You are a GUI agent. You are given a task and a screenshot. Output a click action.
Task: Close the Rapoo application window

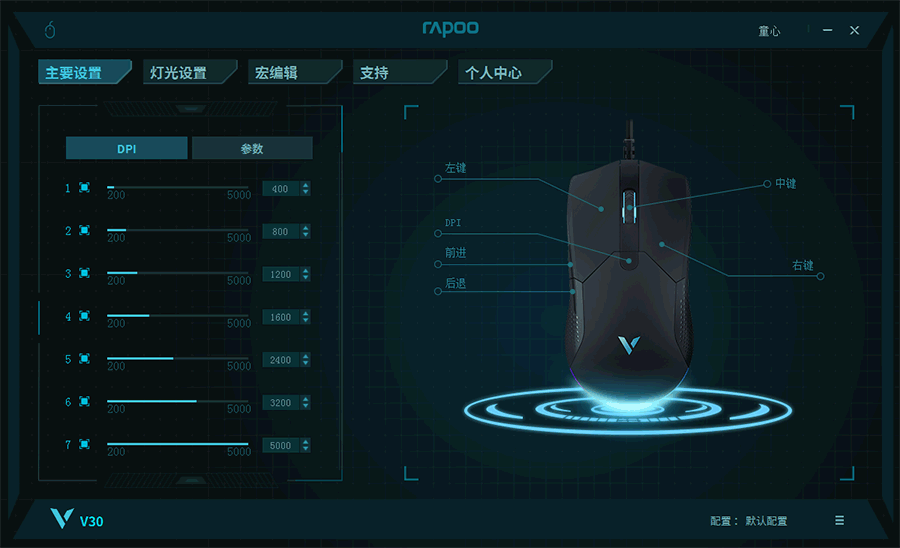(x=854, y=31)
